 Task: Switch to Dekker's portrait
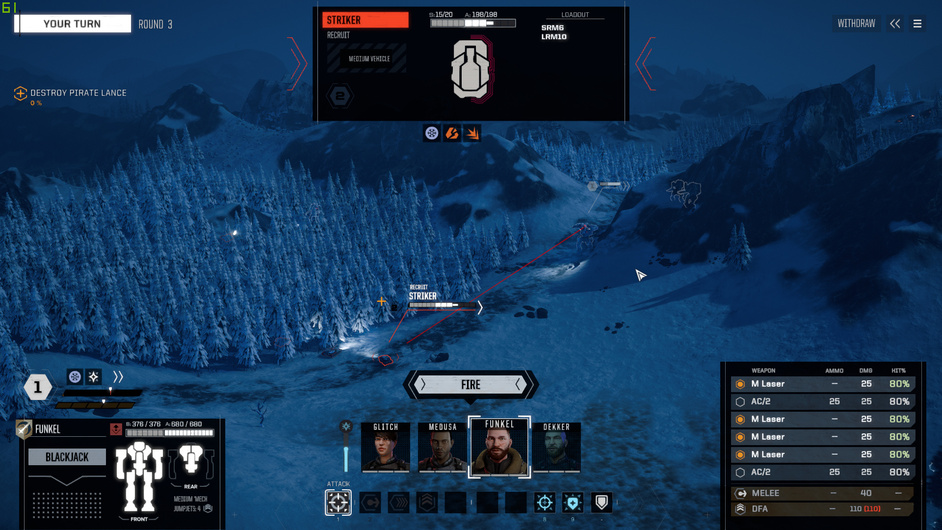[x=556, y=447]
